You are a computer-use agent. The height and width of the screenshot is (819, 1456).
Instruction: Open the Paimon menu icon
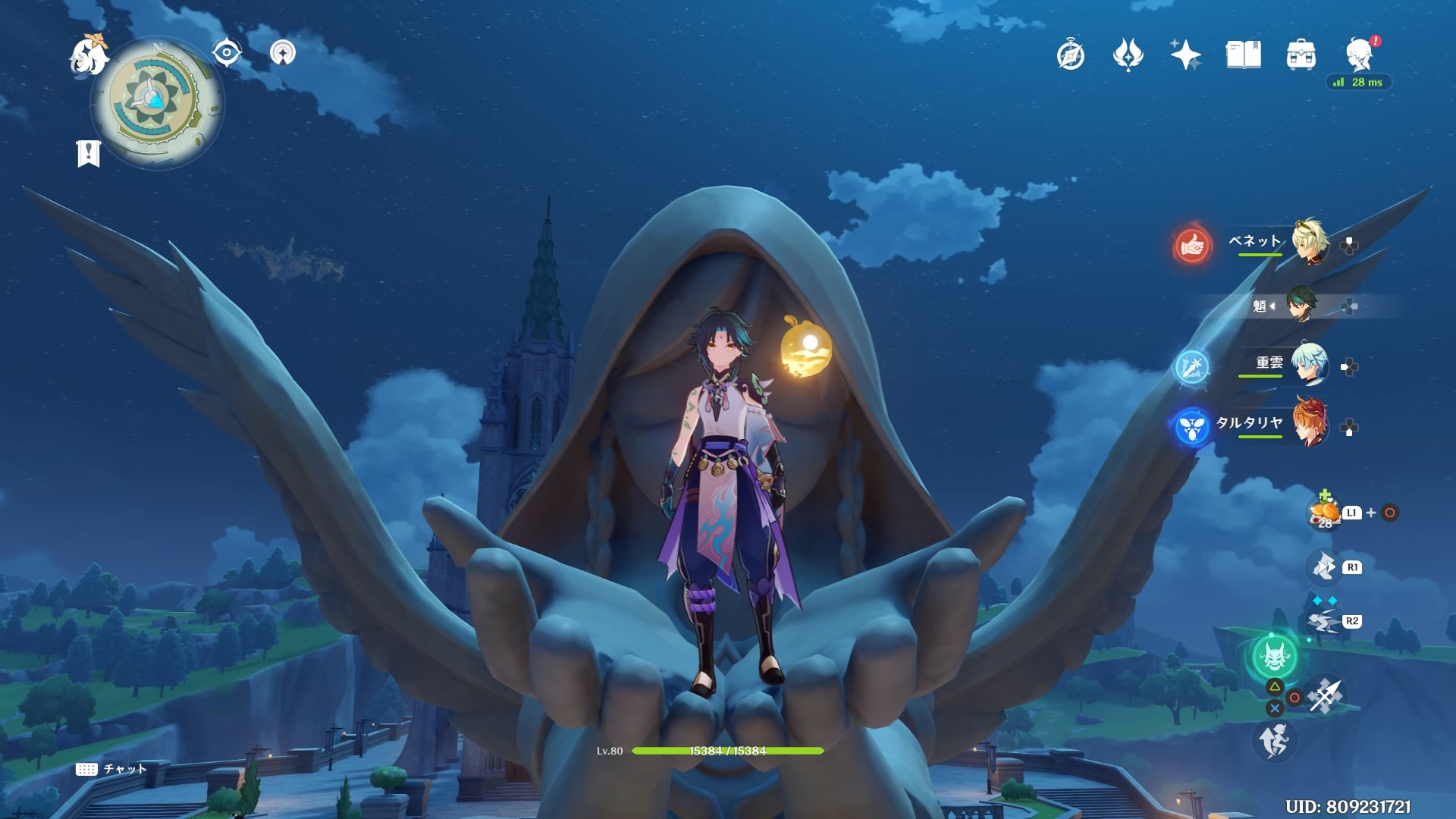[88, 55]
